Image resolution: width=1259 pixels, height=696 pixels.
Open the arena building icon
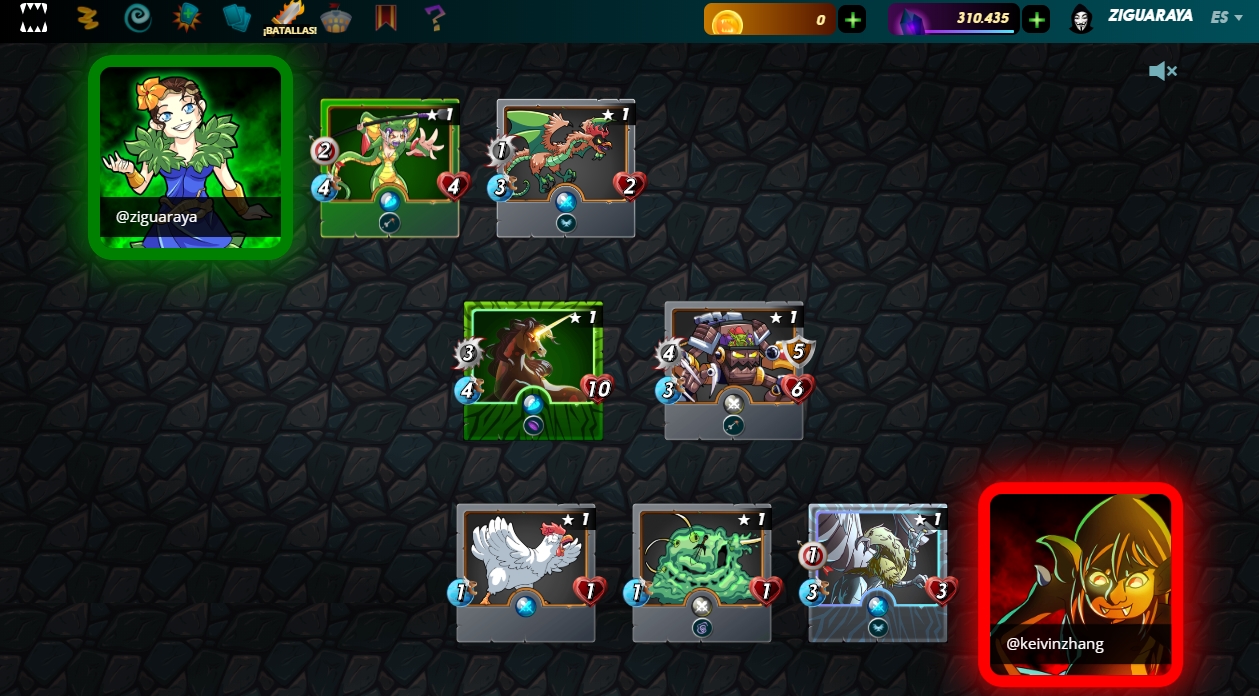(337, 18)
